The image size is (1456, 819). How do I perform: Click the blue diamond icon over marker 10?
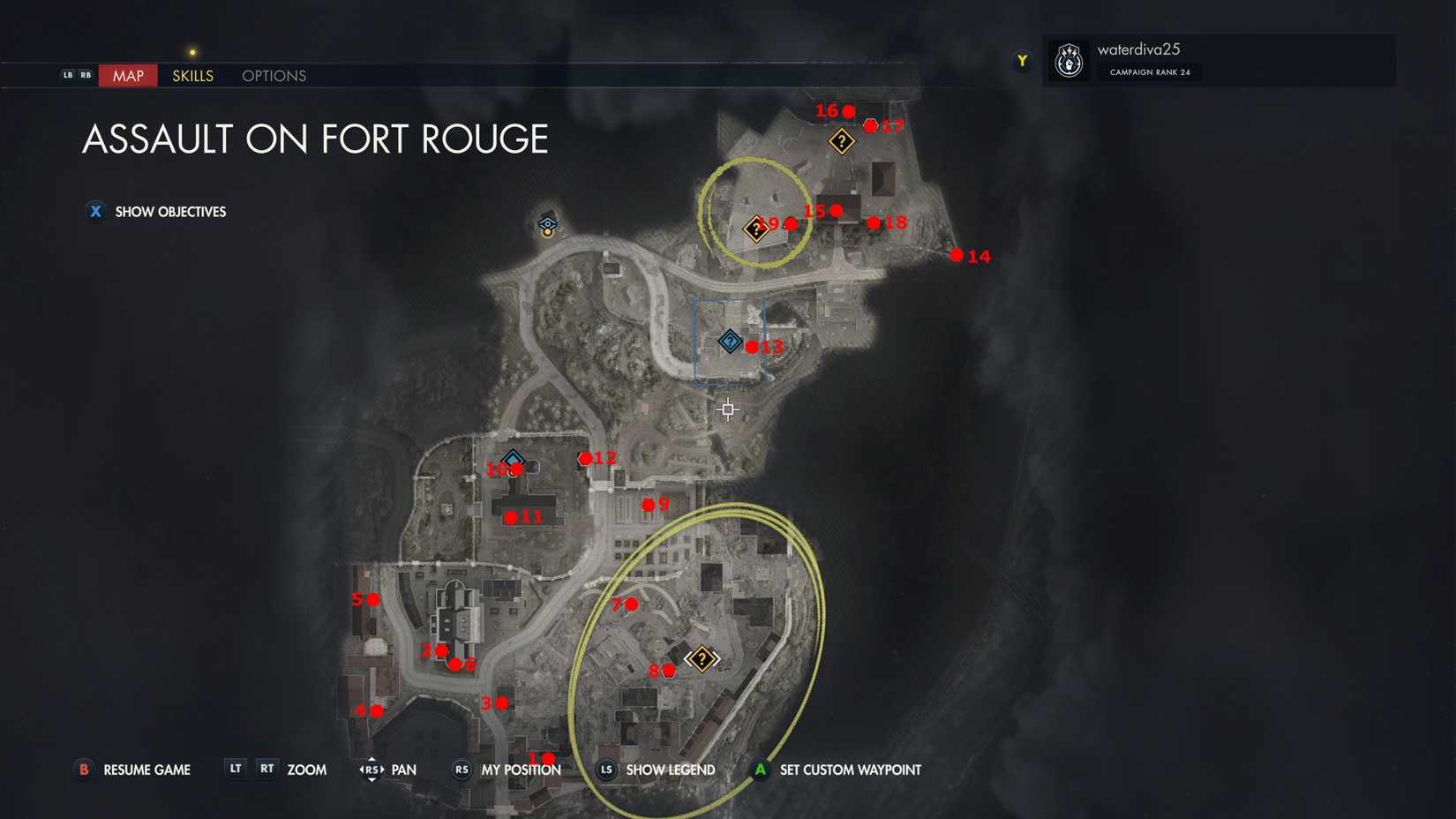point(513,460)
